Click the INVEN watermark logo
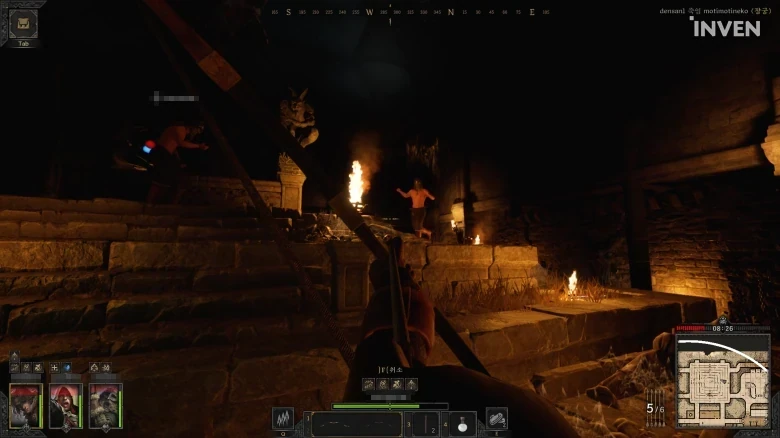The height and width of the screenshot is (438, 780). [724, 27]
